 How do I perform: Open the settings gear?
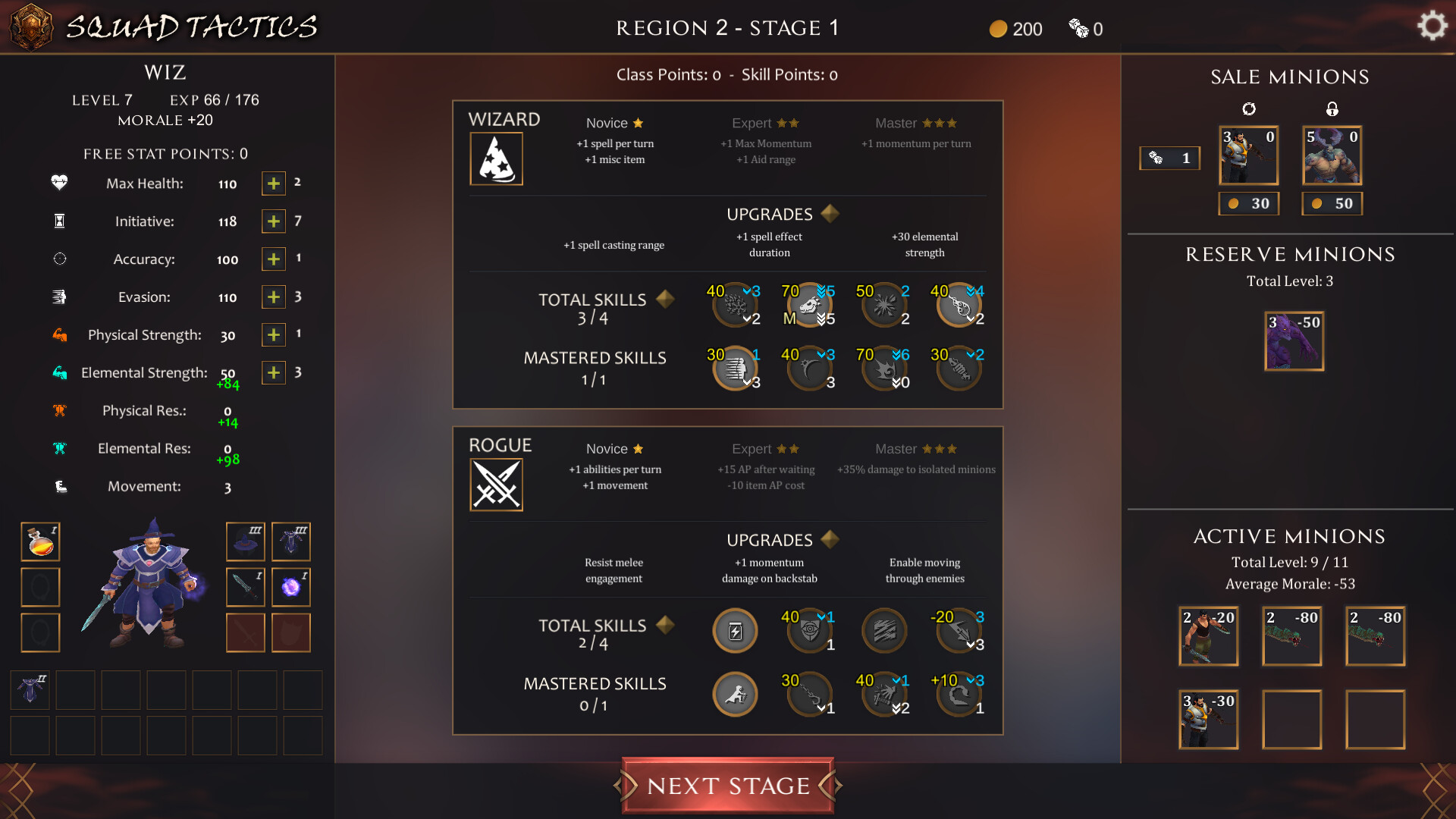point(1432,24)
